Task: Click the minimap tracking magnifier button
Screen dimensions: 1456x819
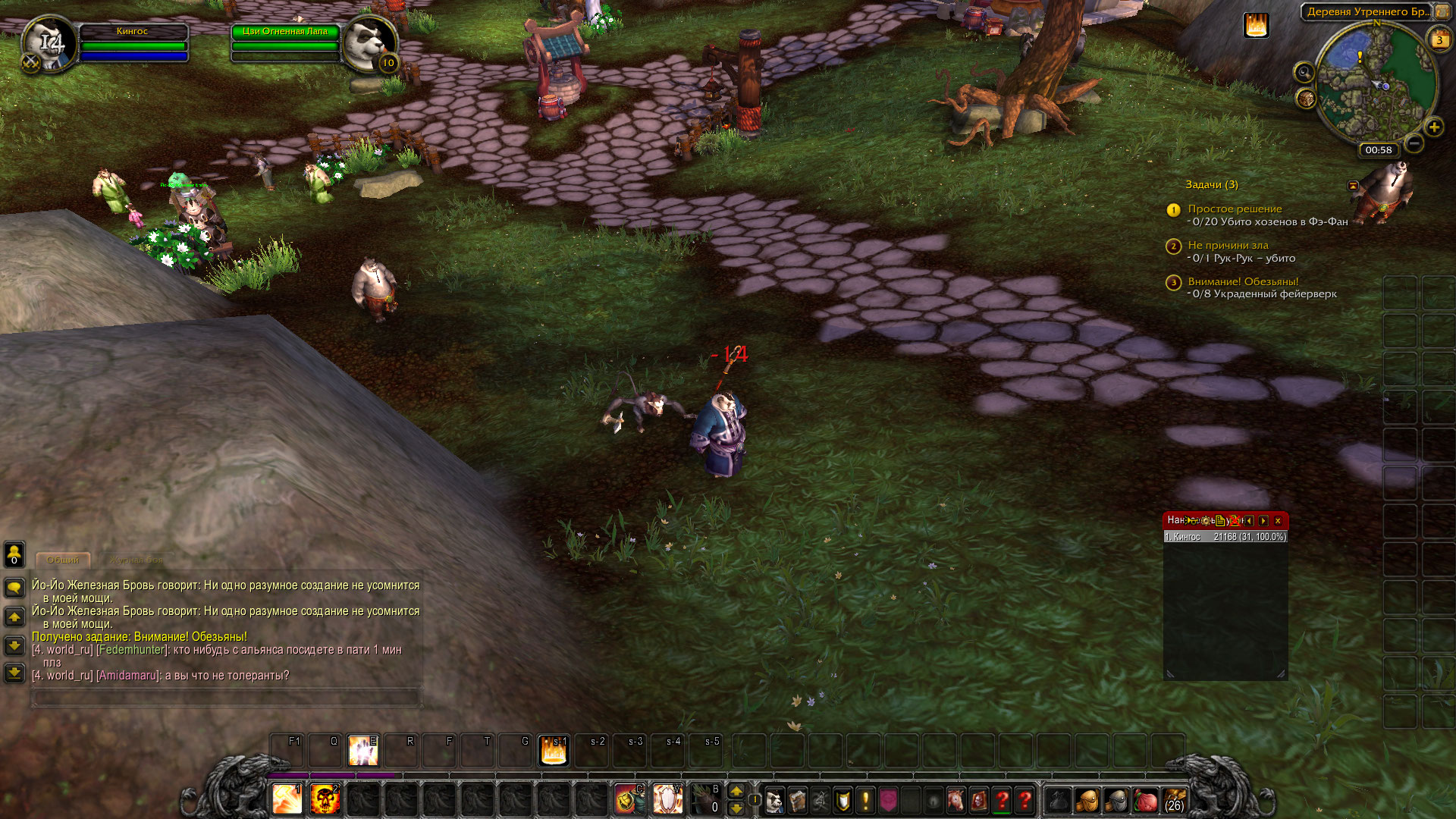Action: coord(1304,73)
